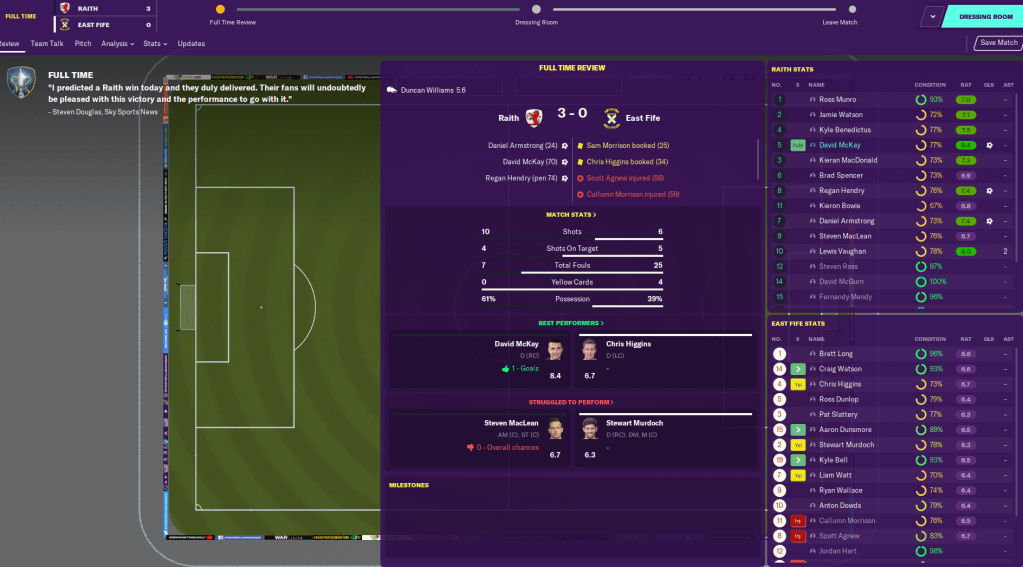This screenshot has height=567, width=1023.
Task: Open the Team Talk tab
Action: 47,44
